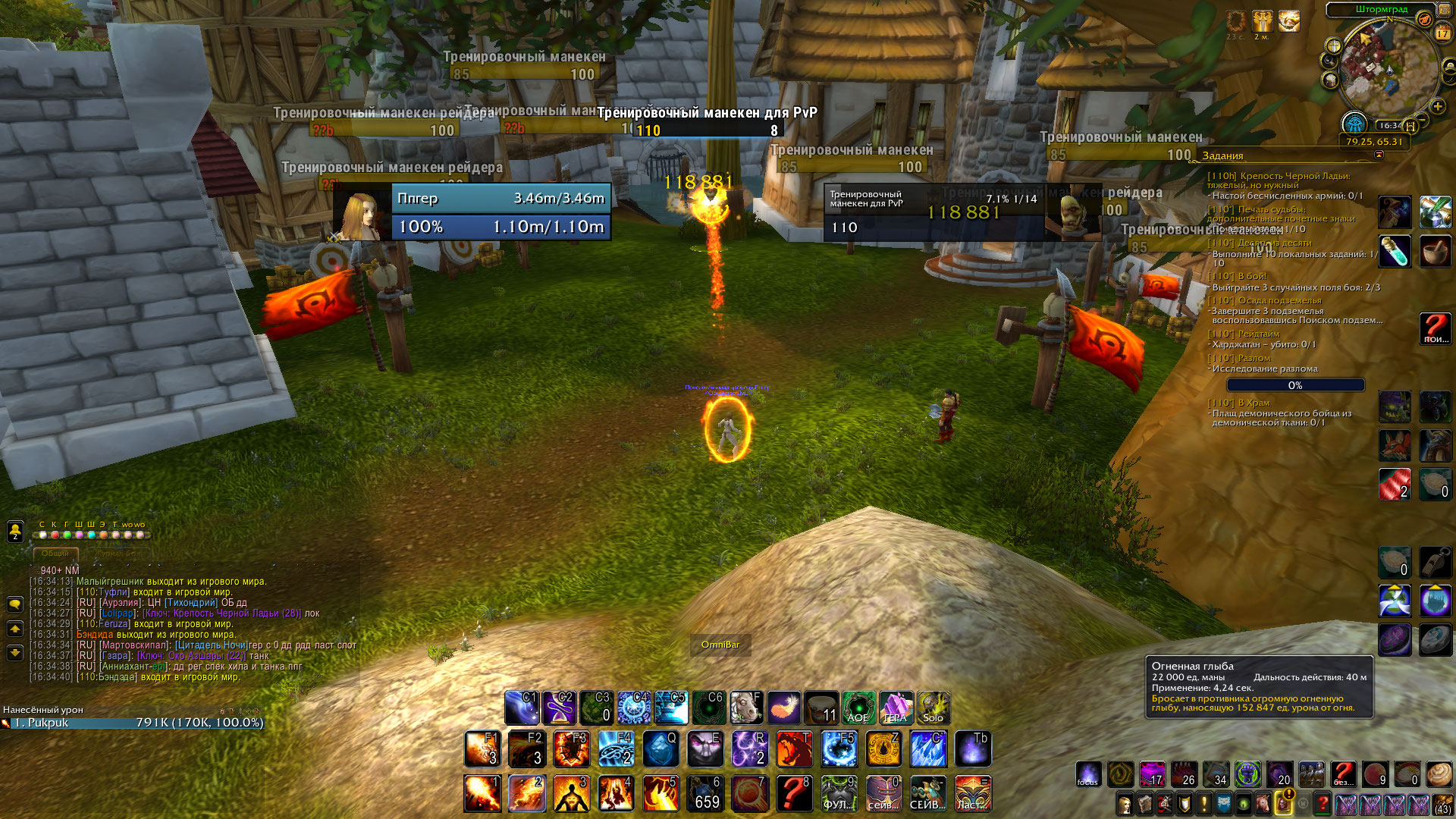Use the cinnamon roll food item

coord(1439,774)
